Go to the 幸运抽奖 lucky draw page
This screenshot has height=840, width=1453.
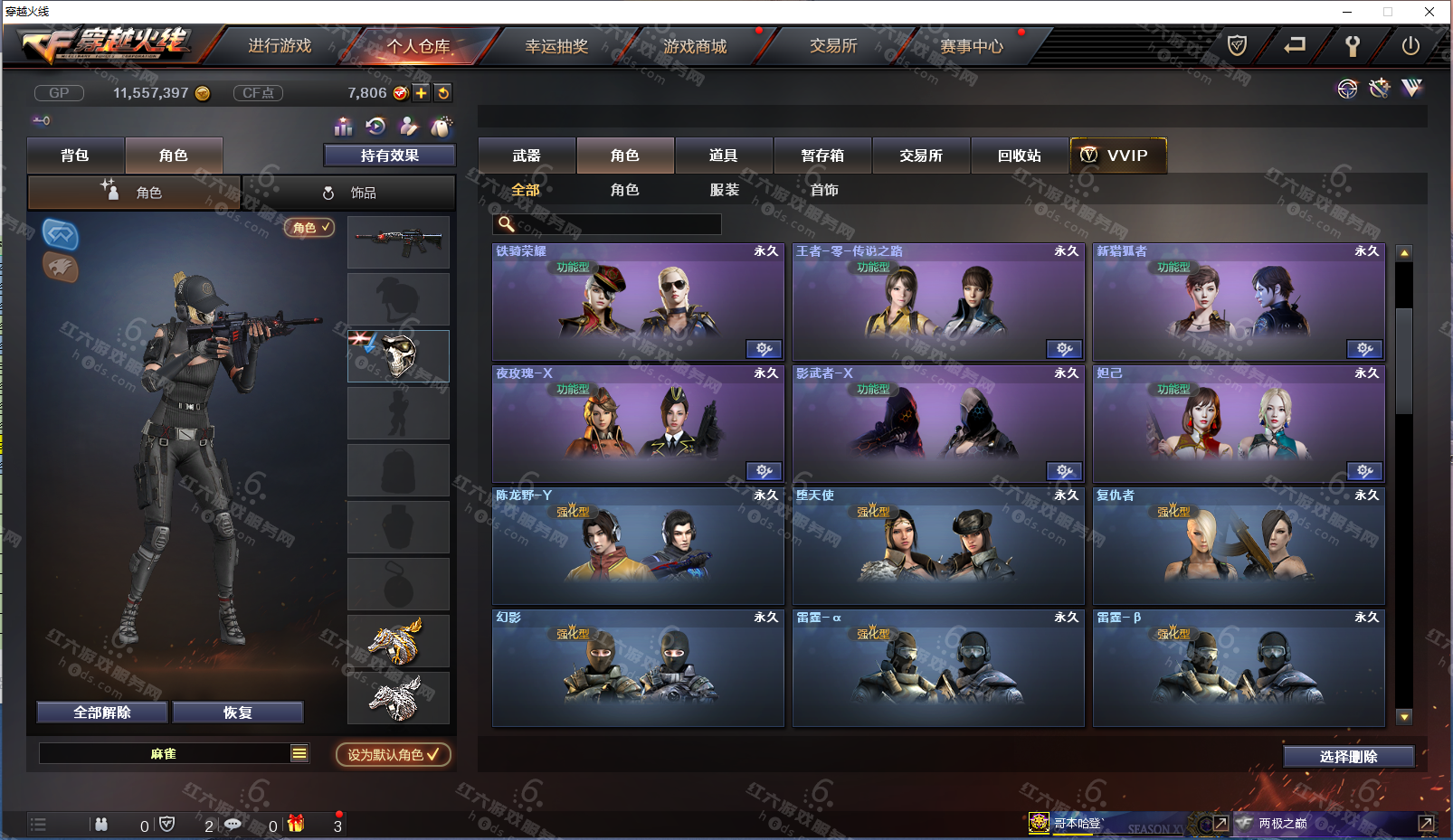tap(556, 46)
